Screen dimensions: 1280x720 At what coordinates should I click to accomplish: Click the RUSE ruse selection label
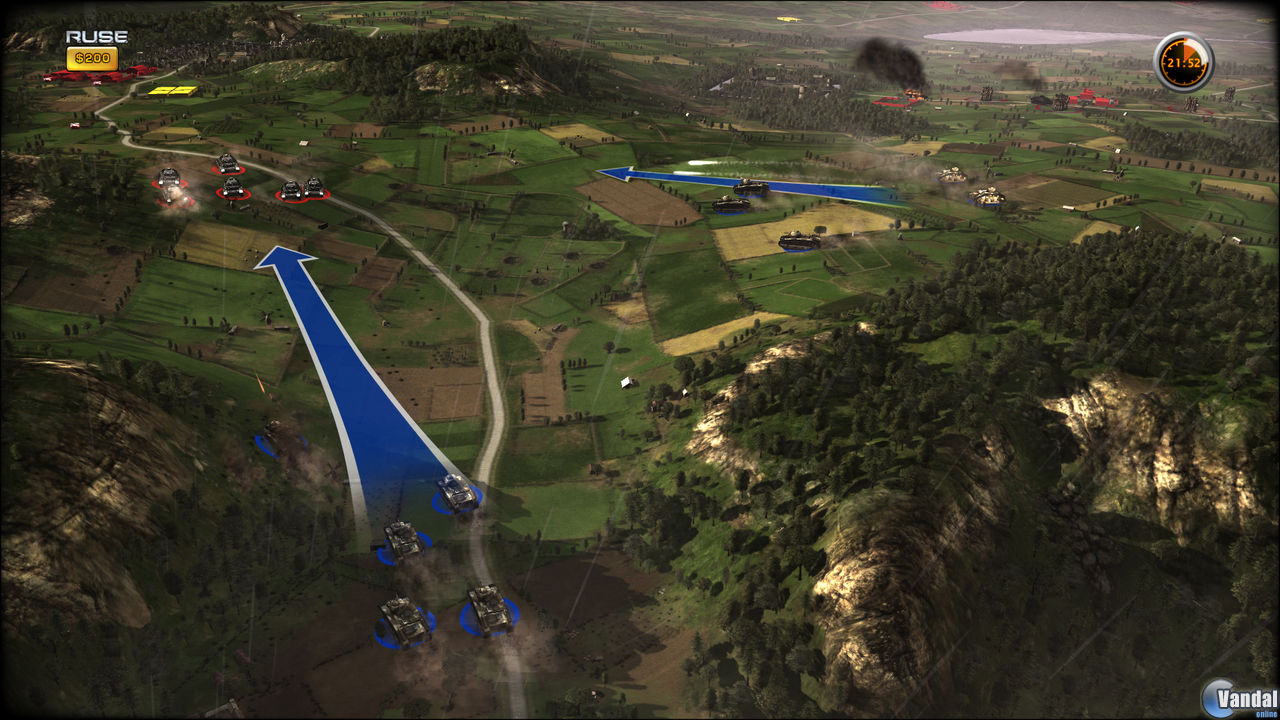pyautogui.click(x=95, y=35)
